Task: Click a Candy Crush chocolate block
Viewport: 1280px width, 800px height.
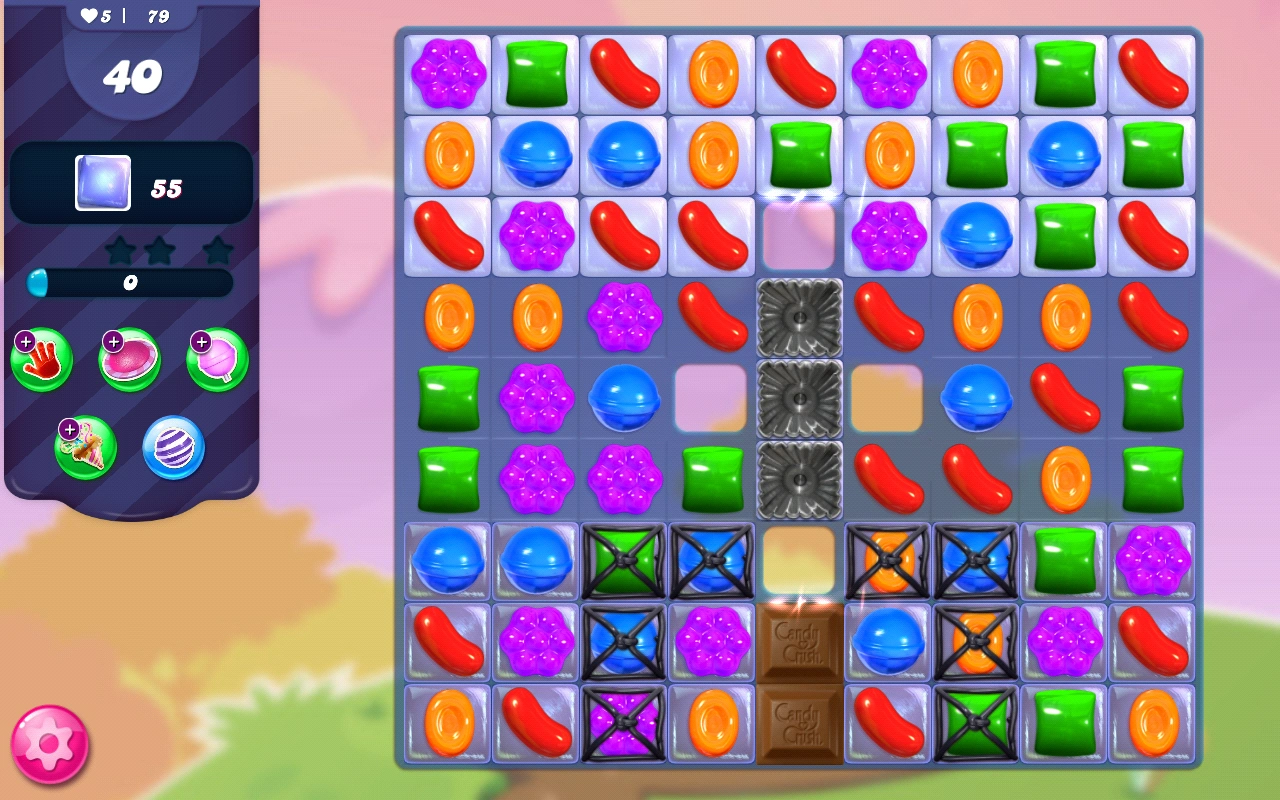Action: (x=799, y=641)
